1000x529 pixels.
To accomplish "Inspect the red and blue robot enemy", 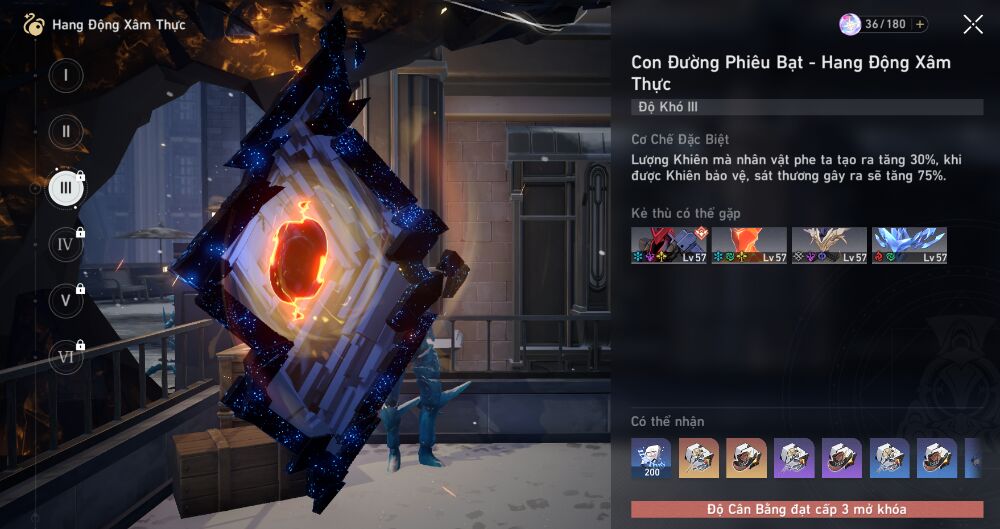I will 669,245.
